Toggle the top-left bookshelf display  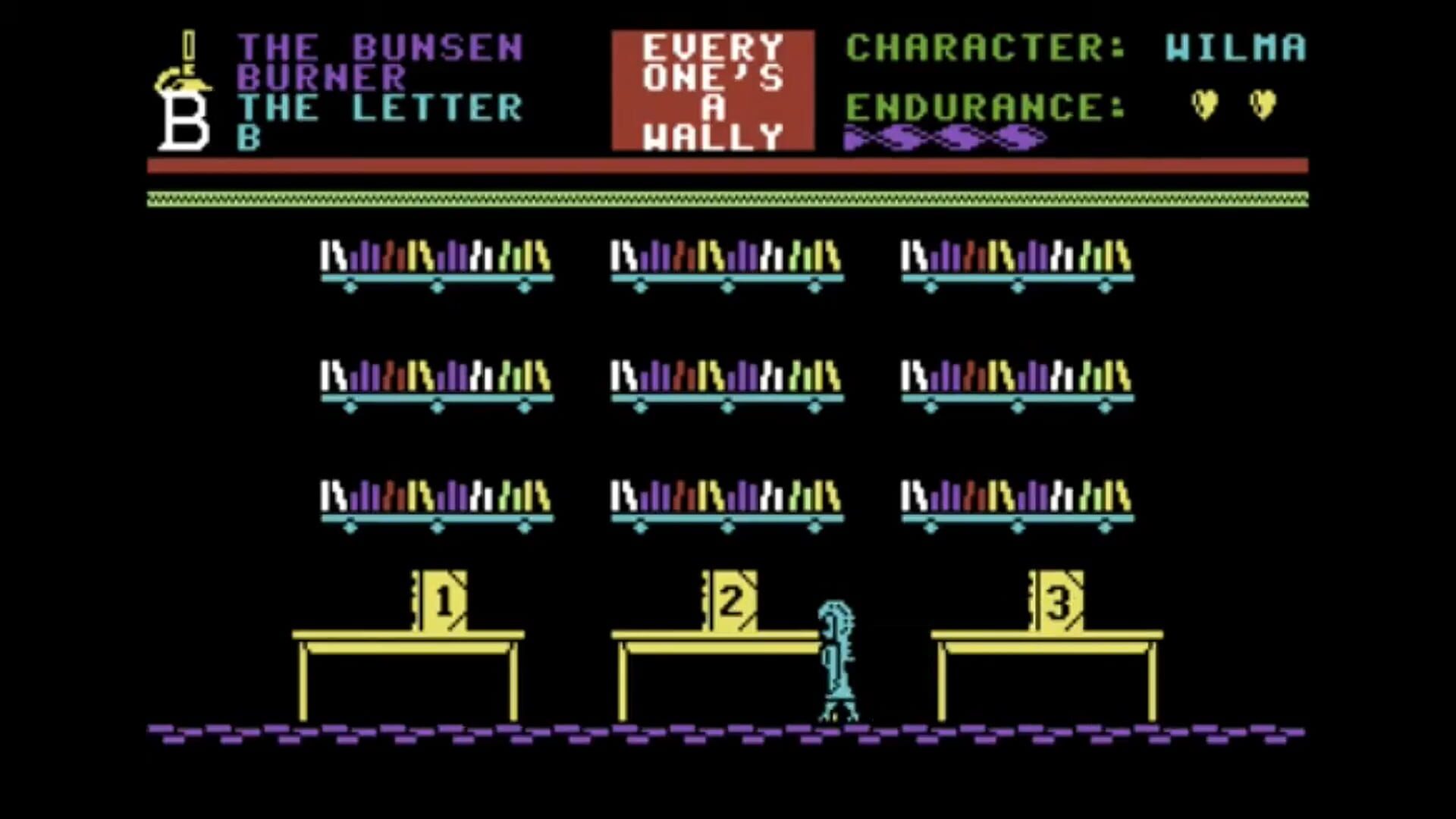[438, 262]
